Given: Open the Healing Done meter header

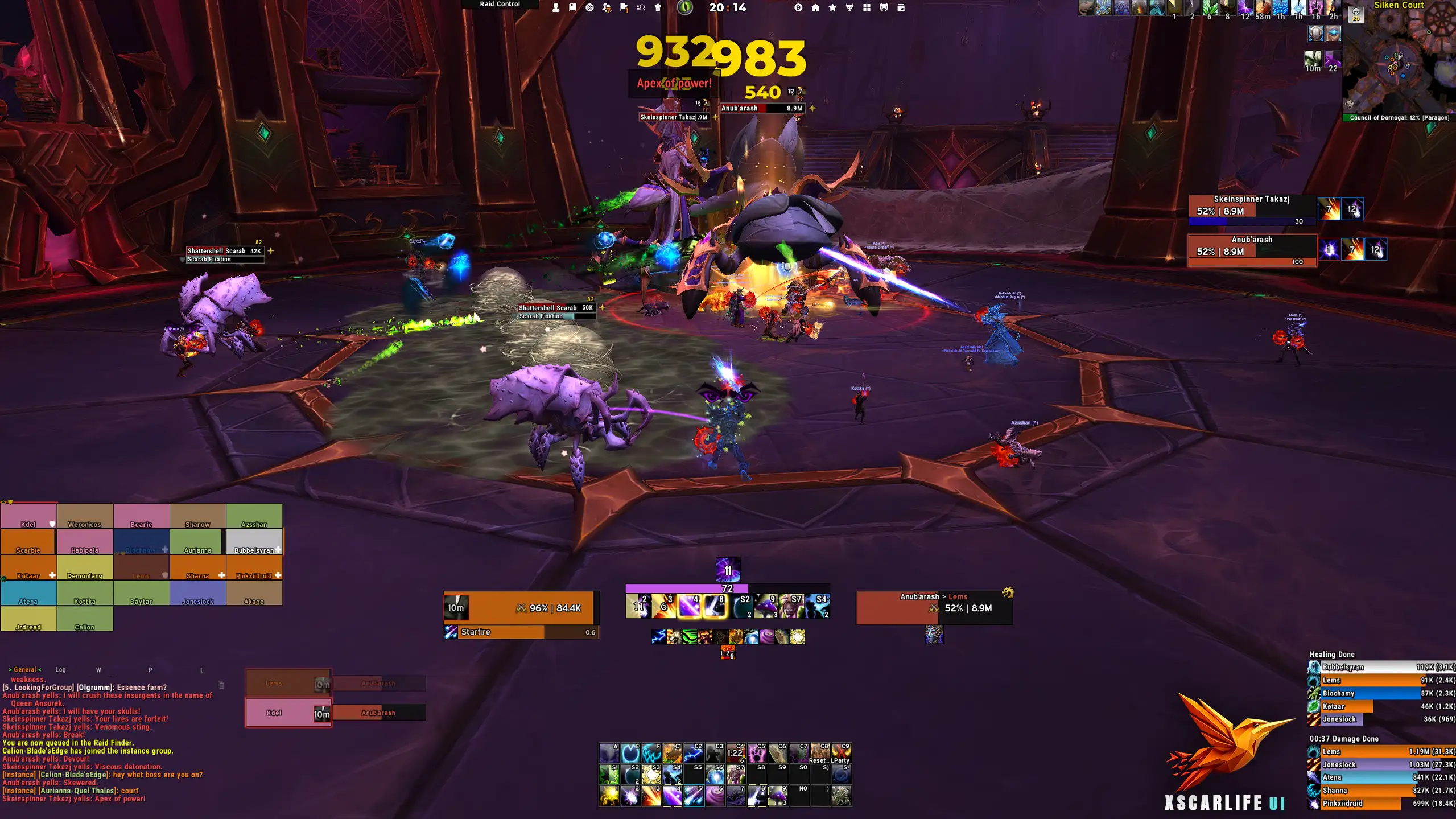Looking at the screenshot, I should [x=1332, y=655].
